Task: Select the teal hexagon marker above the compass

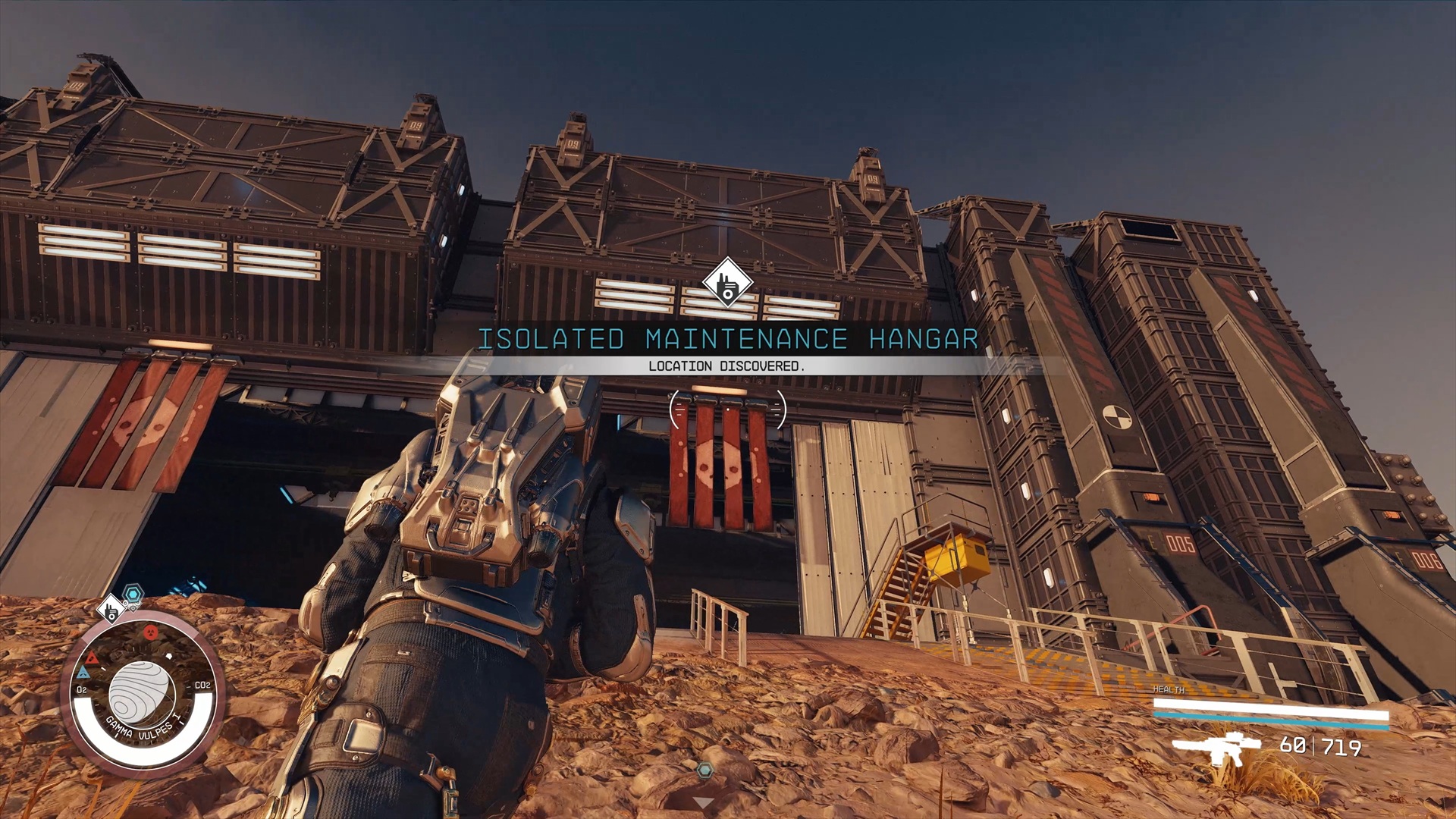Action: pyautogui.click(x=133, y=593)
